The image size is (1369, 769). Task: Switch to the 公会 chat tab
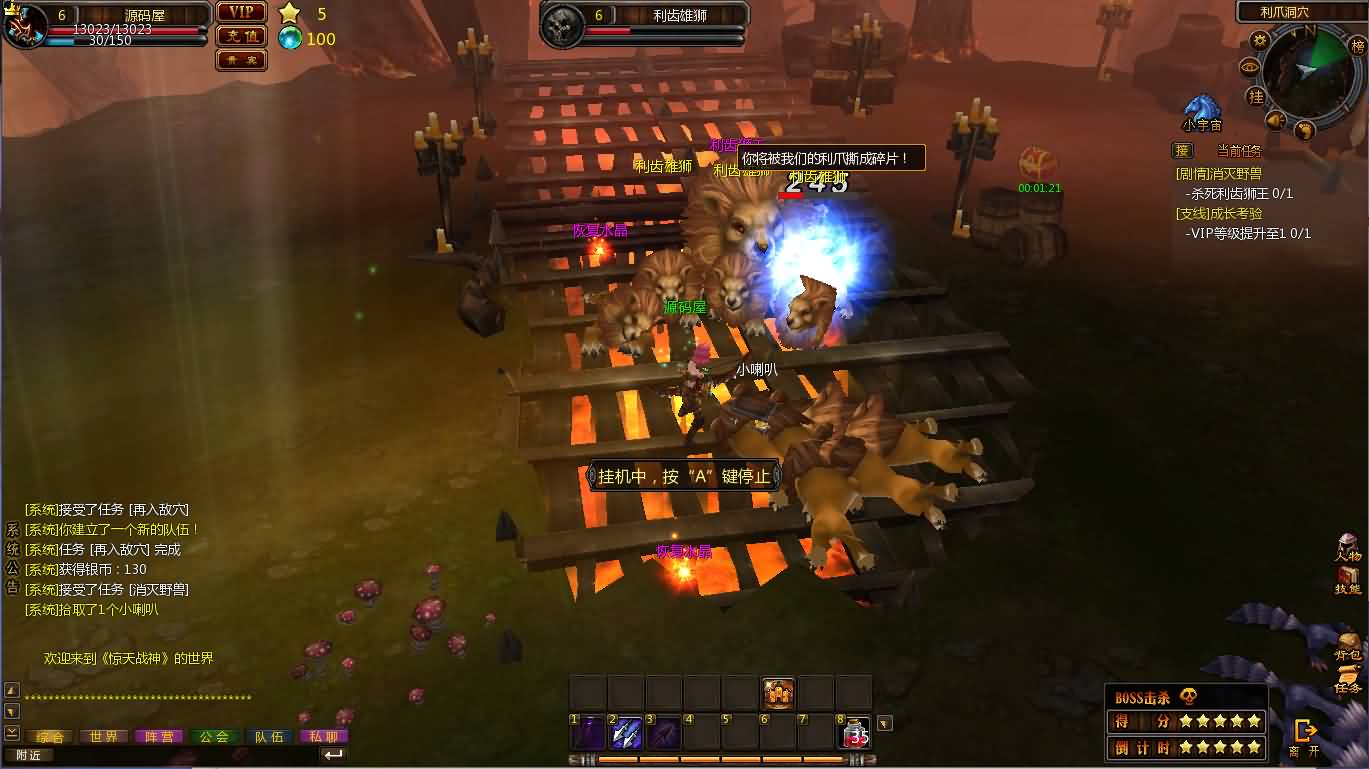pos(213,735)
